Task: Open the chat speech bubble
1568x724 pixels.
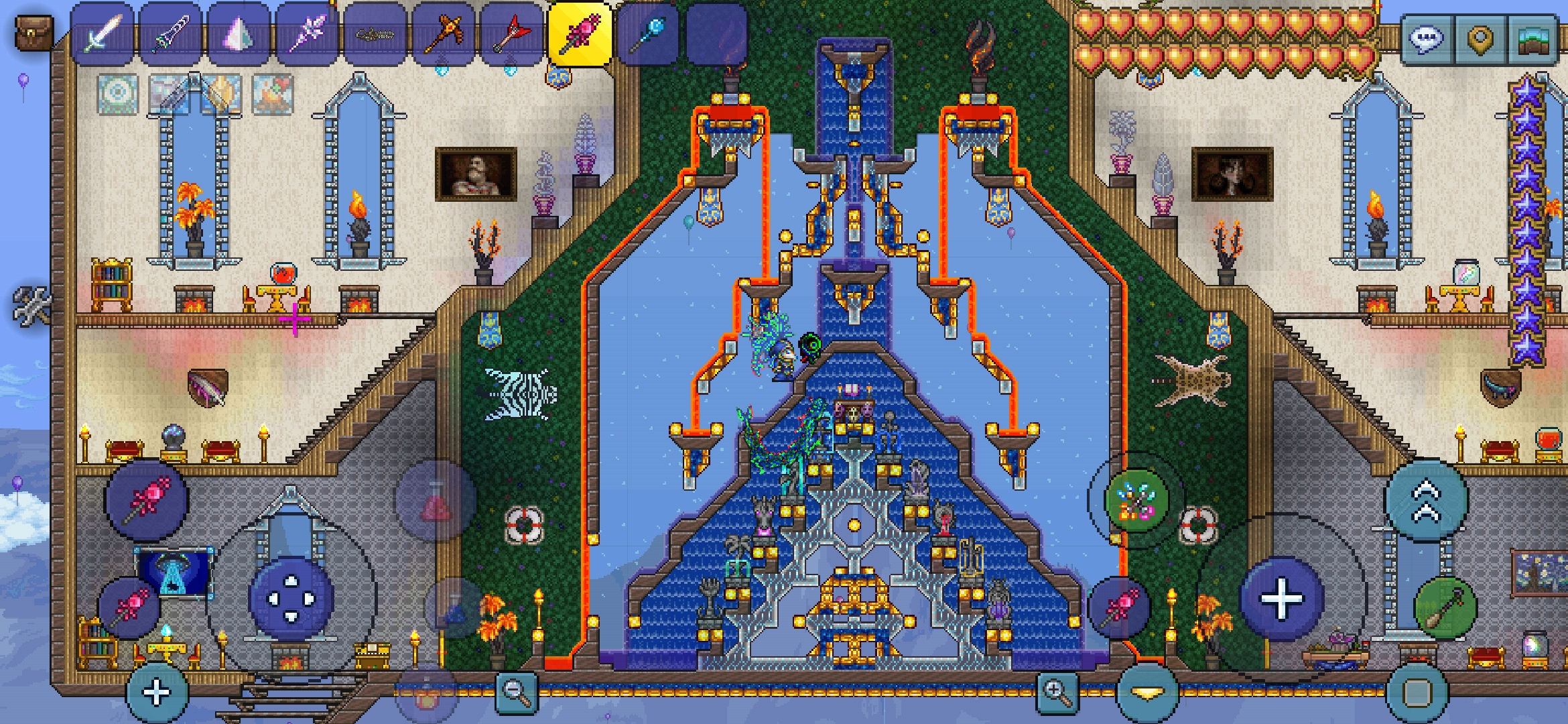Action: tap(1426, 39)
